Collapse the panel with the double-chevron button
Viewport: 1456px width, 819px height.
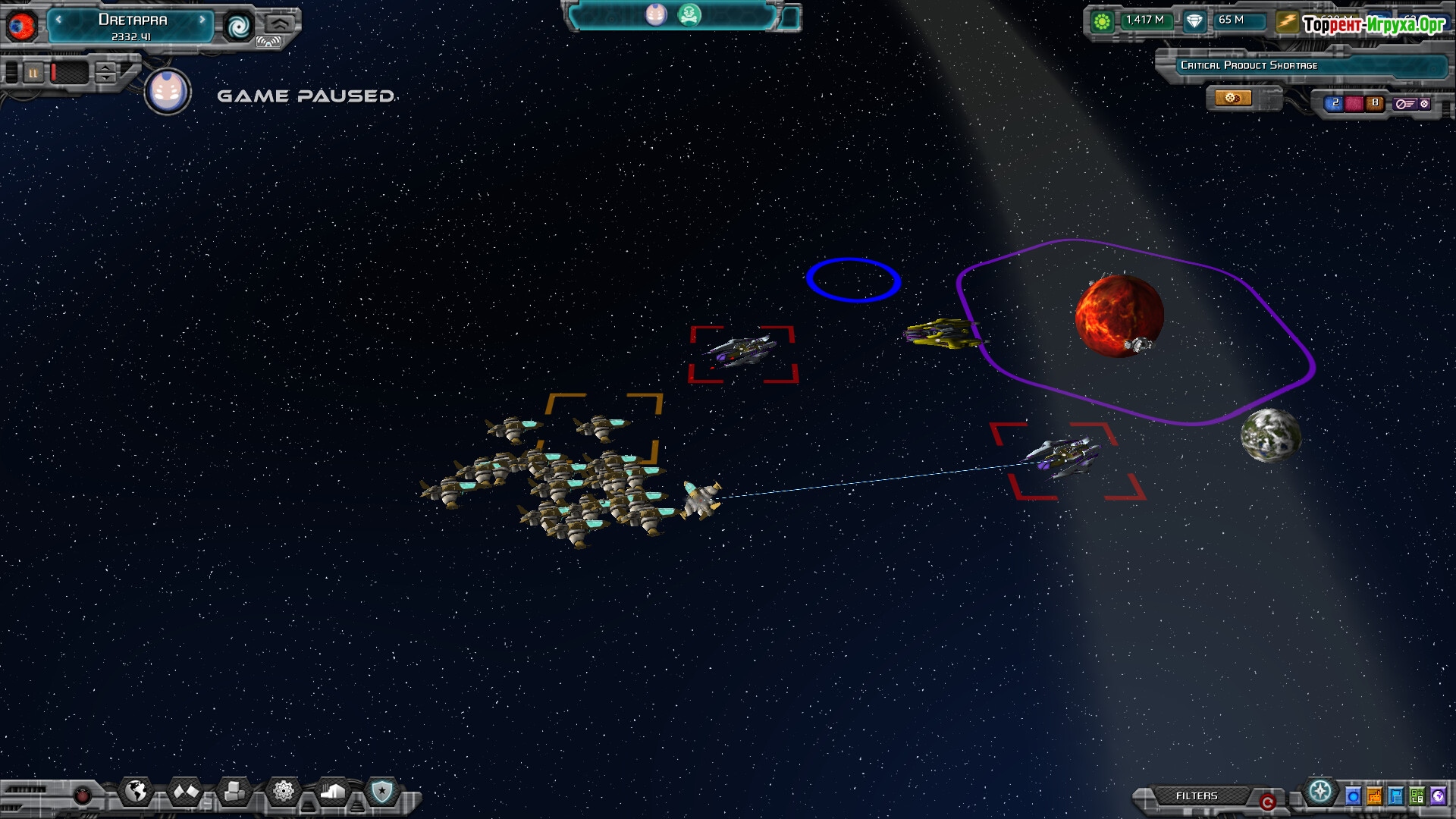pos(279,23)
